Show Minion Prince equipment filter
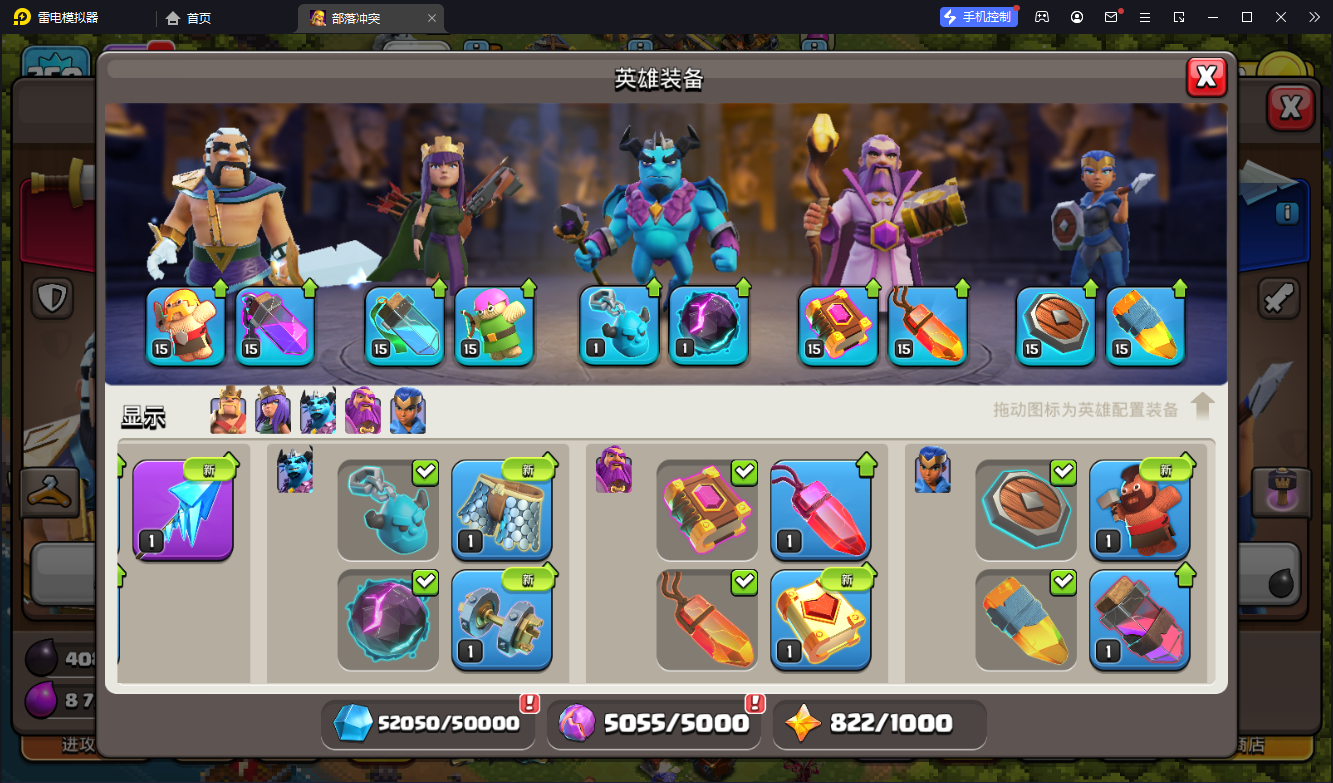The width and height of the screenshot is (1333, 783). [318, 411]
